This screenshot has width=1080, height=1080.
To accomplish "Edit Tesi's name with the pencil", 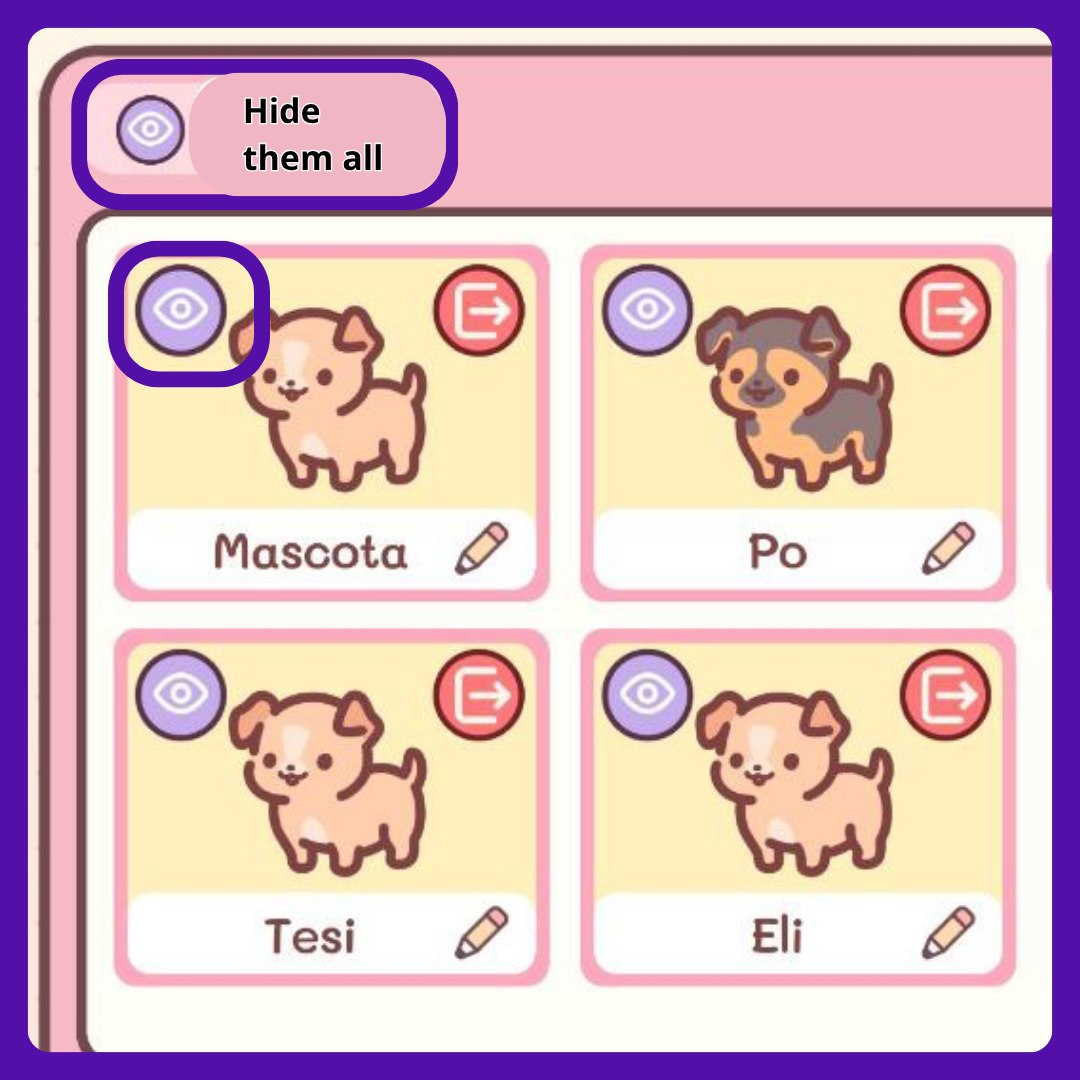I will pos(482,933).
